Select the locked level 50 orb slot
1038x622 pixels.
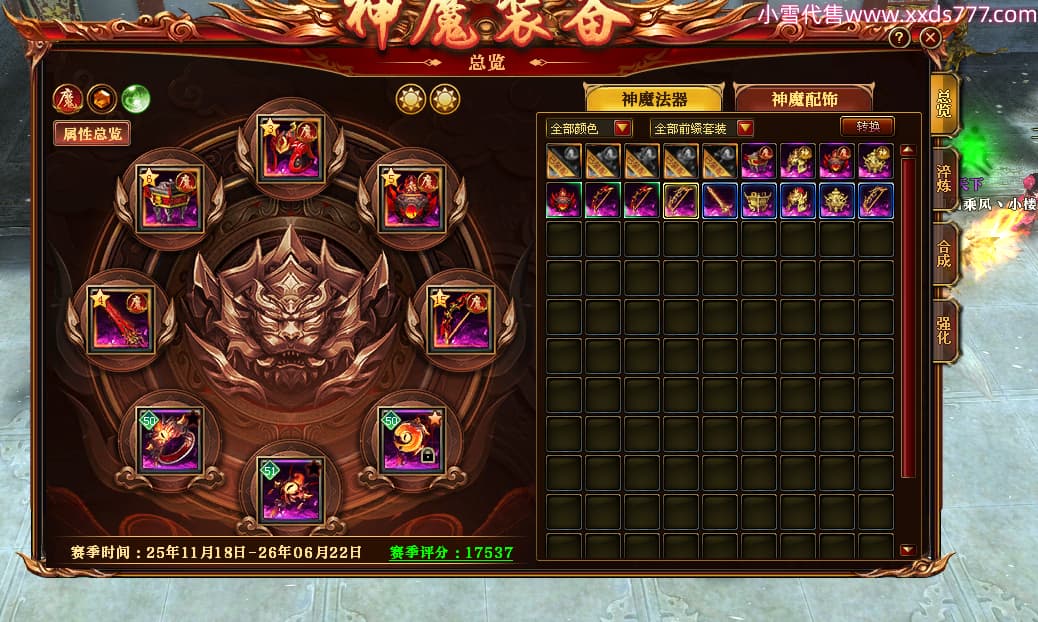coord(411,438)
